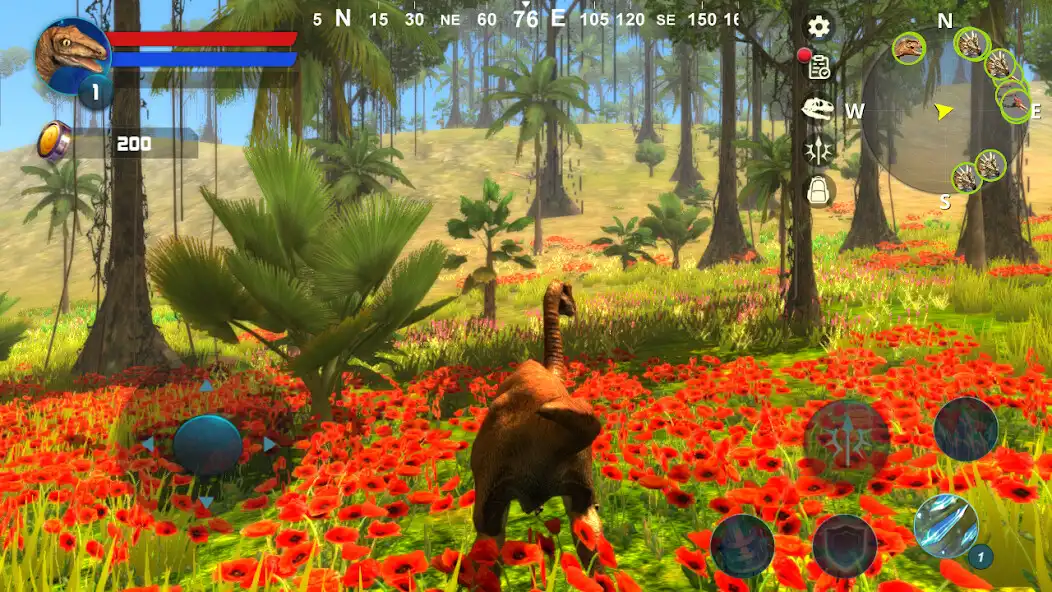Open the settings gear menu
1052x592 pixels.
[819, 26]
